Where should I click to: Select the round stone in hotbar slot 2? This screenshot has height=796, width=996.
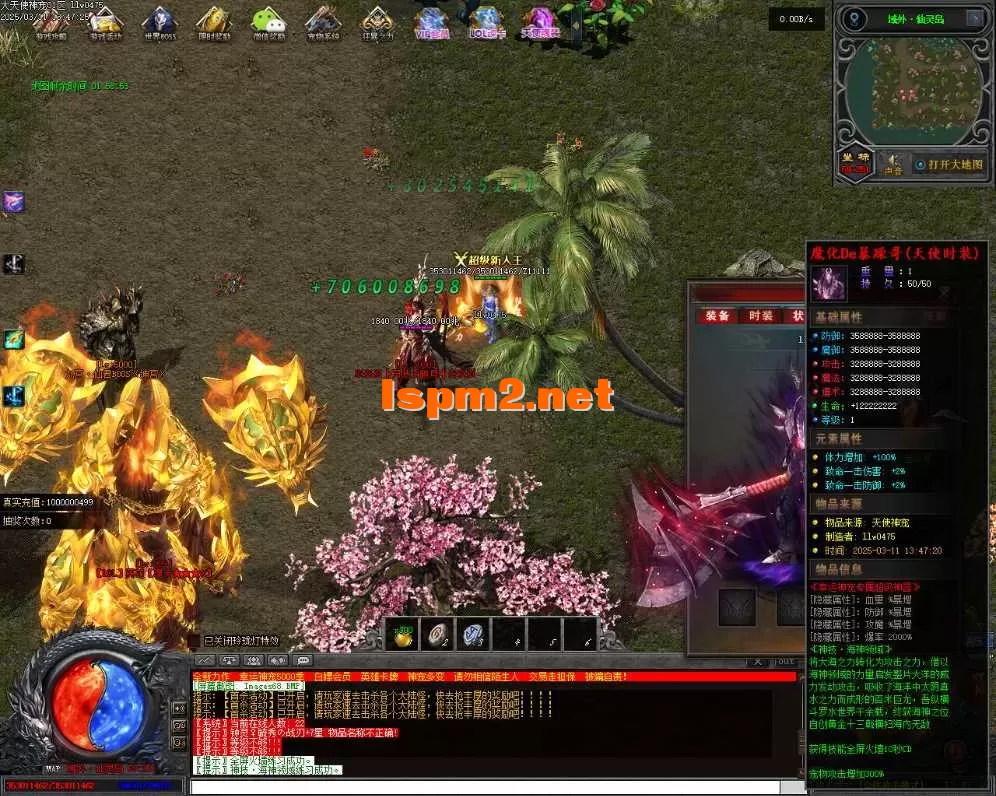tap(441, 633)
